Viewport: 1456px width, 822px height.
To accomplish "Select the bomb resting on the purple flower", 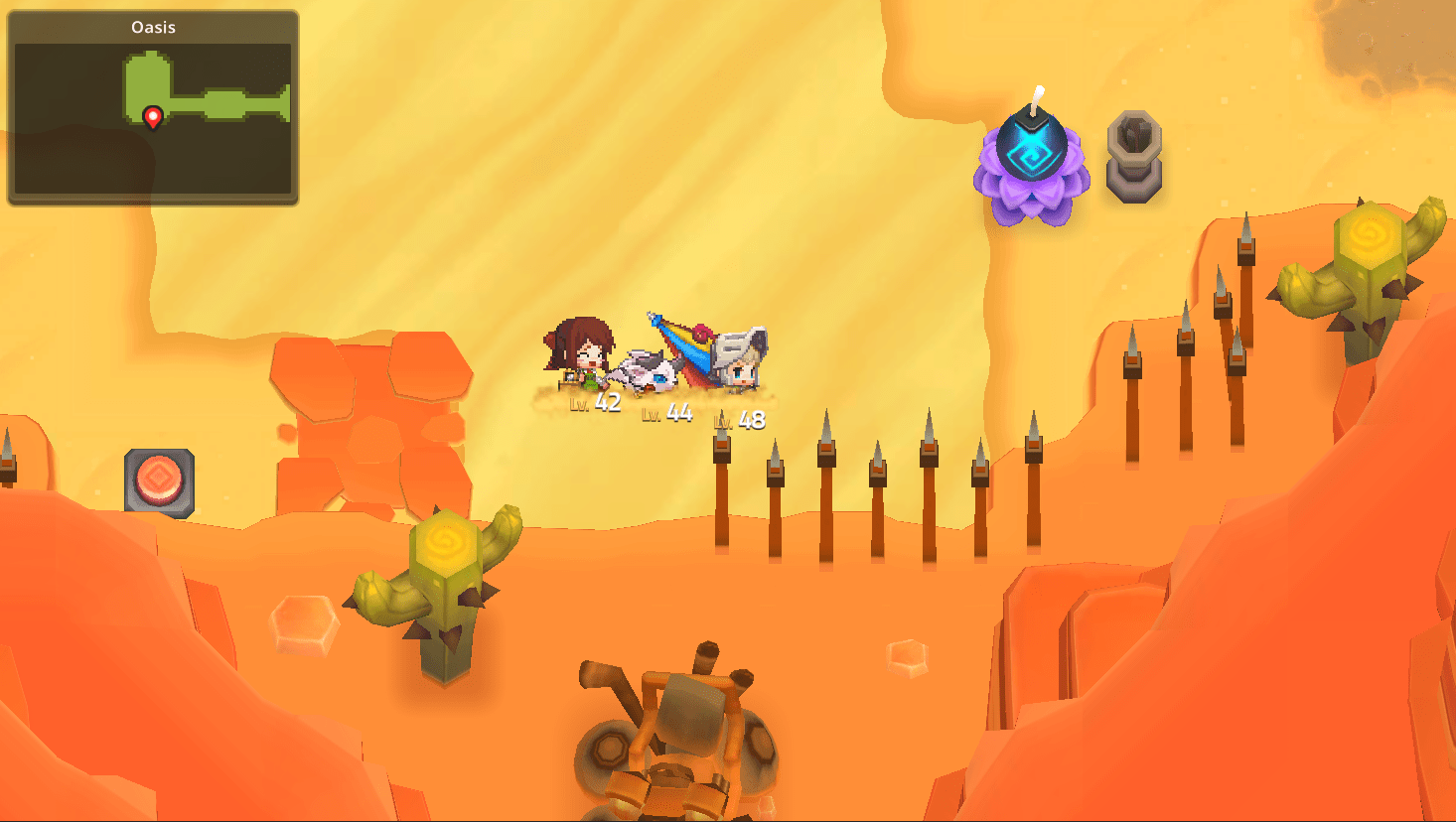I will click(1034, 144).
